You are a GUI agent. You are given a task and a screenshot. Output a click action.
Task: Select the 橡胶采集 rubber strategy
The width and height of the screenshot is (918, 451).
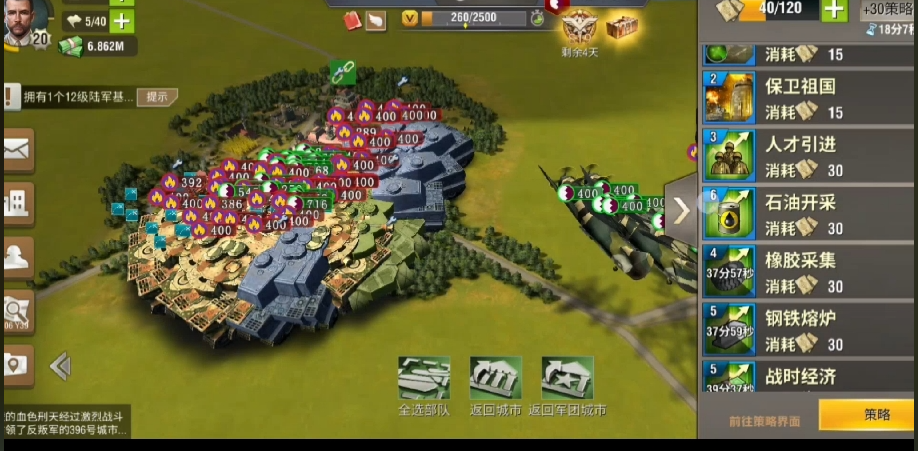[x=800, y=271]
